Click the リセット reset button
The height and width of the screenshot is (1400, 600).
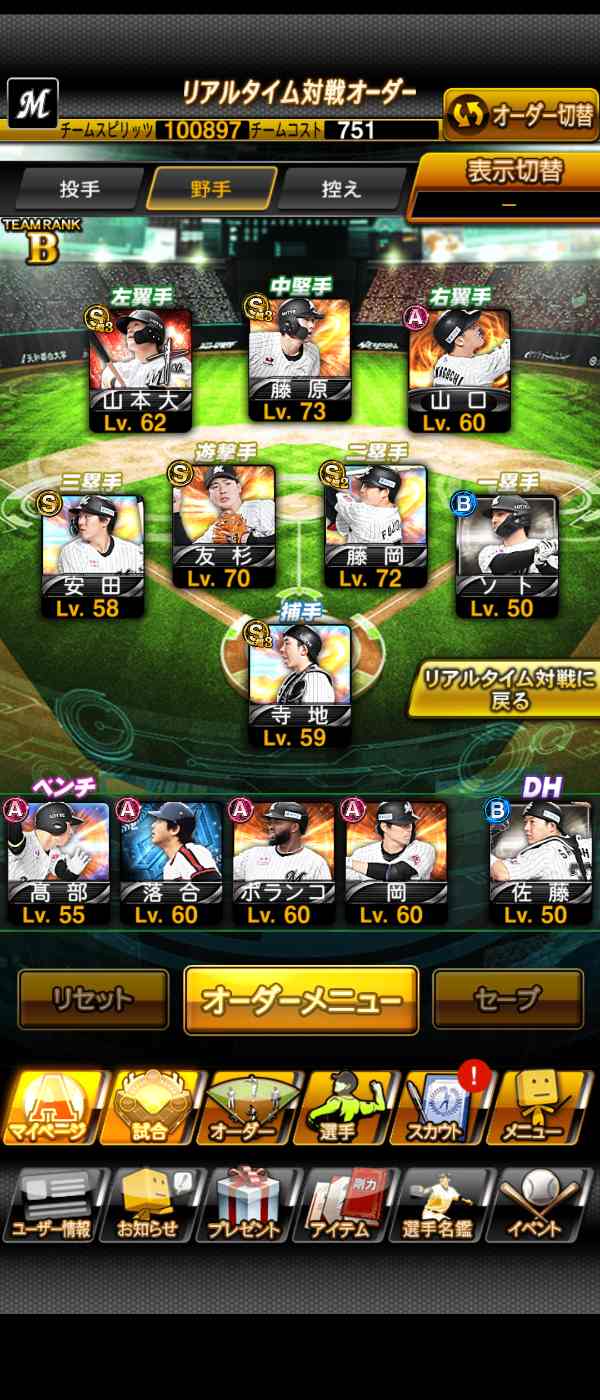(x=93, y=999)
